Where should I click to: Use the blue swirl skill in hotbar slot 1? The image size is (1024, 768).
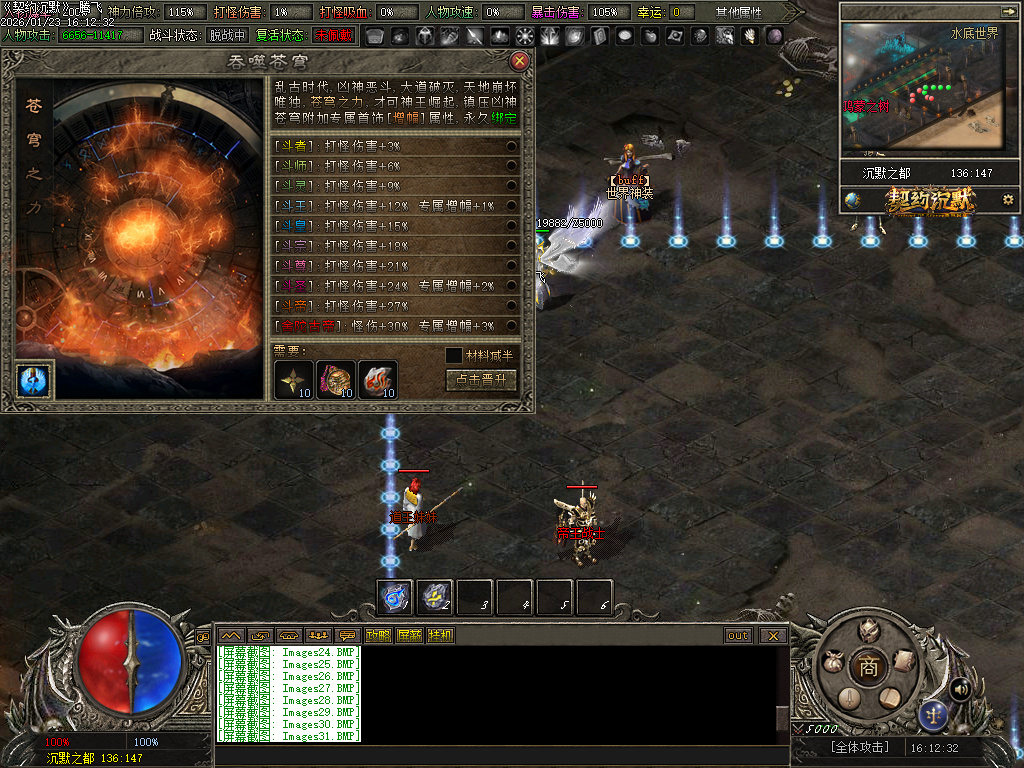[x=395, y=597]
